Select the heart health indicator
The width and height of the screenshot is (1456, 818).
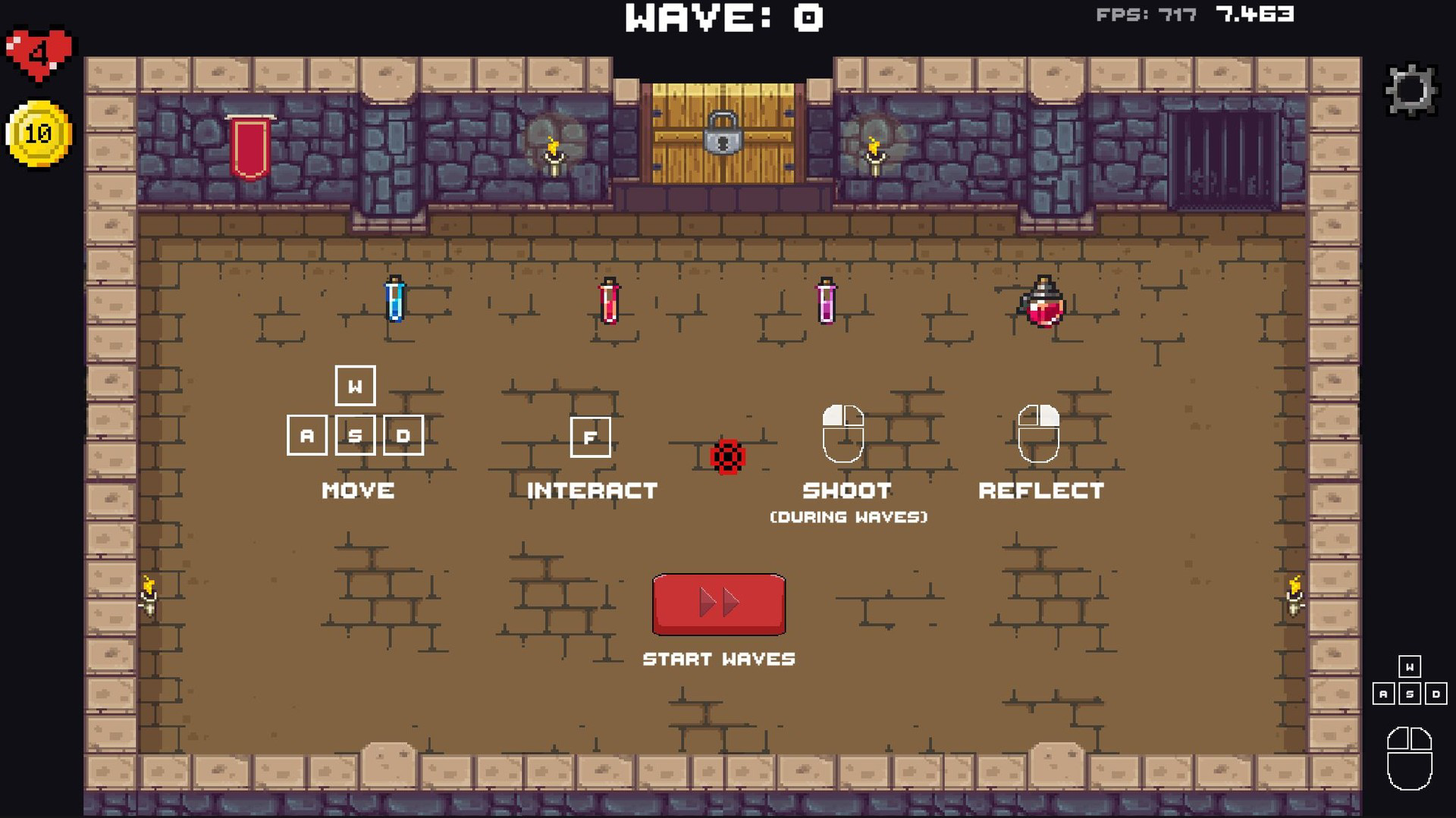click(x=36, y=51)
